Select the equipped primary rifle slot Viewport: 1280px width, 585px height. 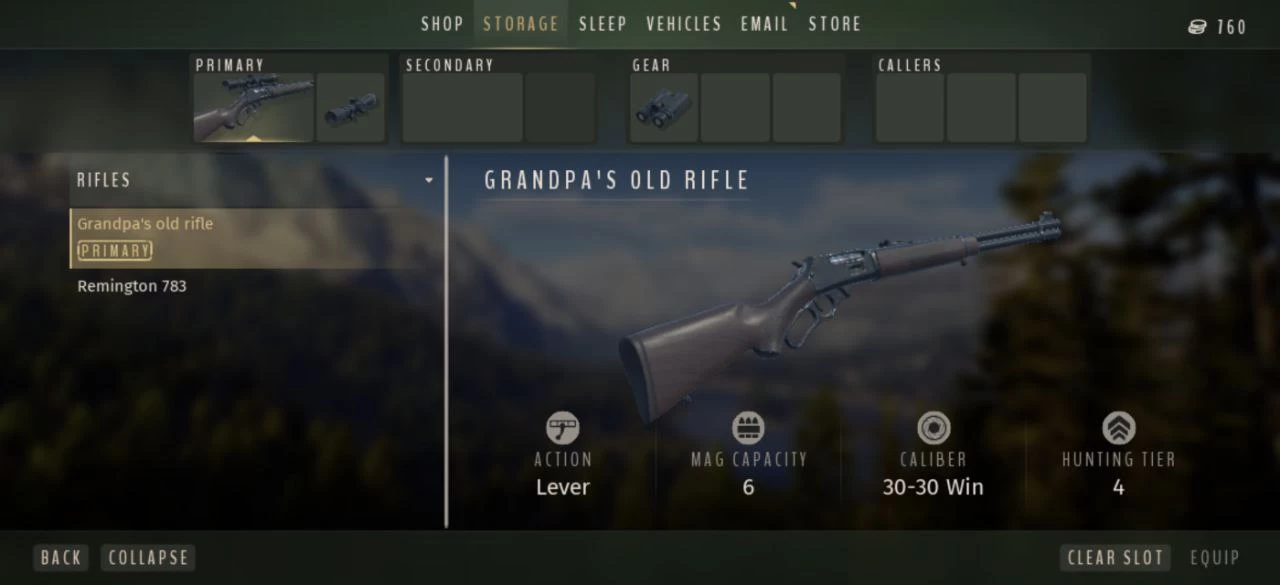pos(254,107)
